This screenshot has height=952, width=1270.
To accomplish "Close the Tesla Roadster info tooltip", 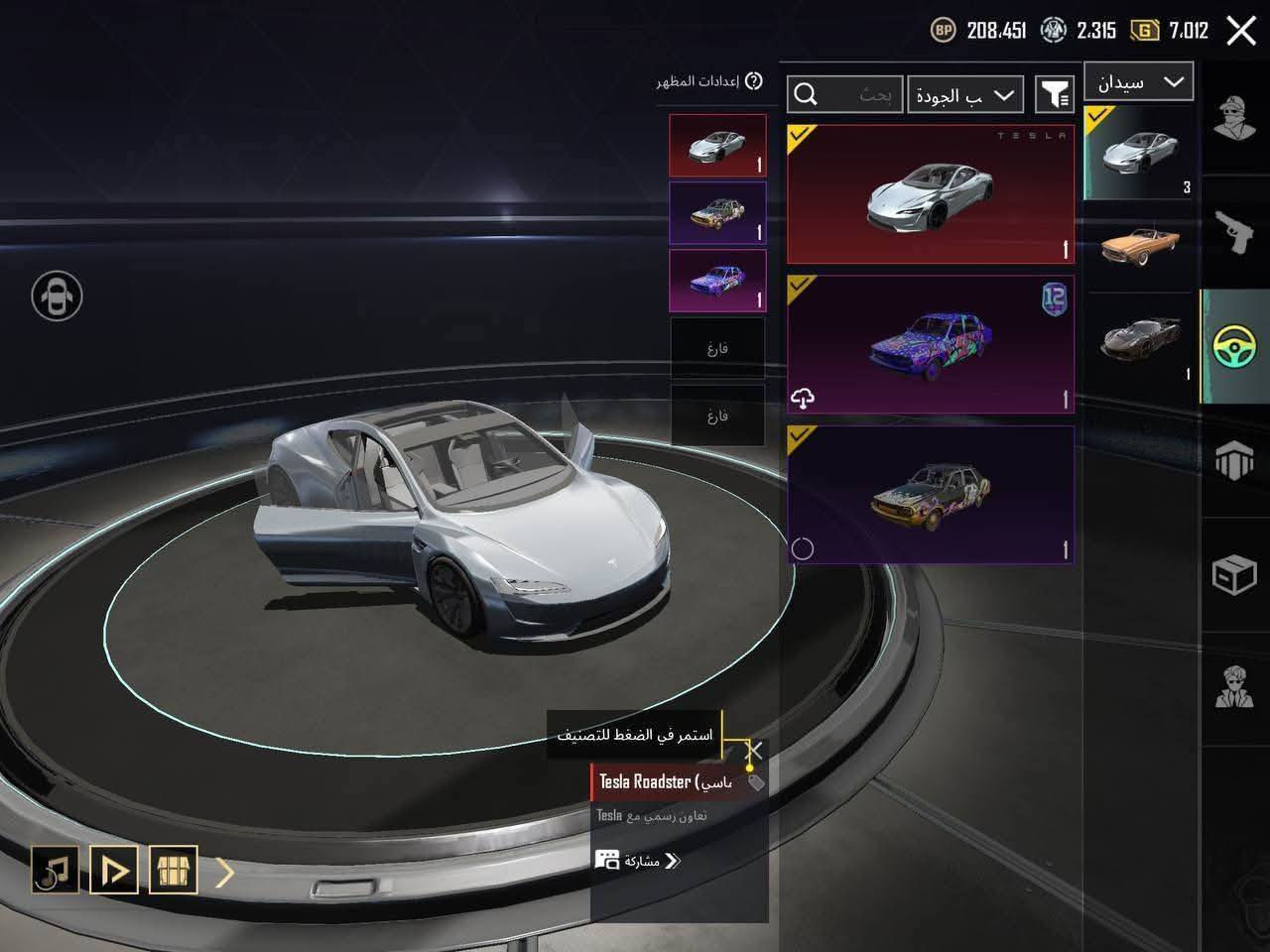I will click(755, 750).
